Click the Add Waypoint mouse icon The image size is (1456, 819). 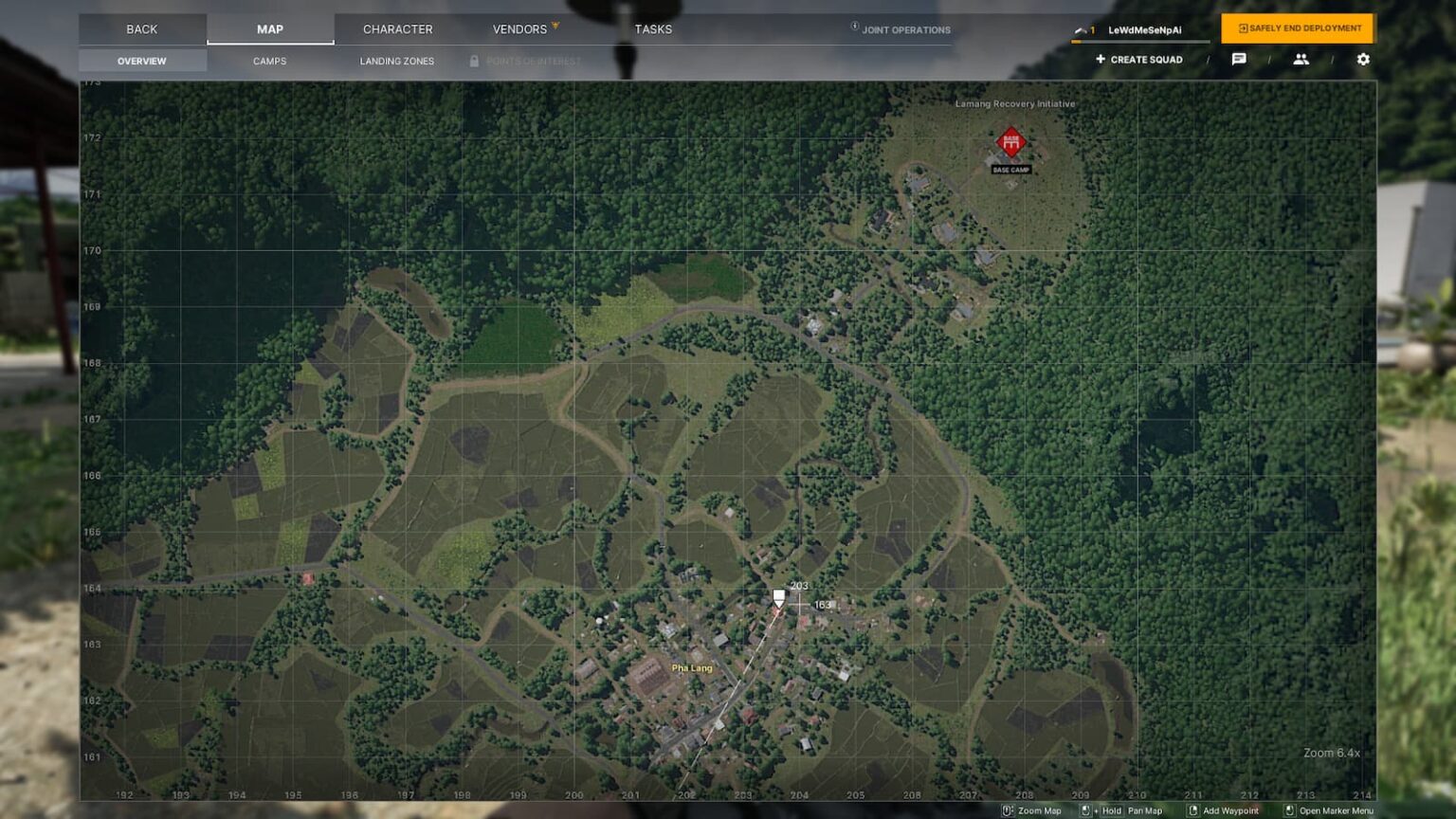point(1192,810)
